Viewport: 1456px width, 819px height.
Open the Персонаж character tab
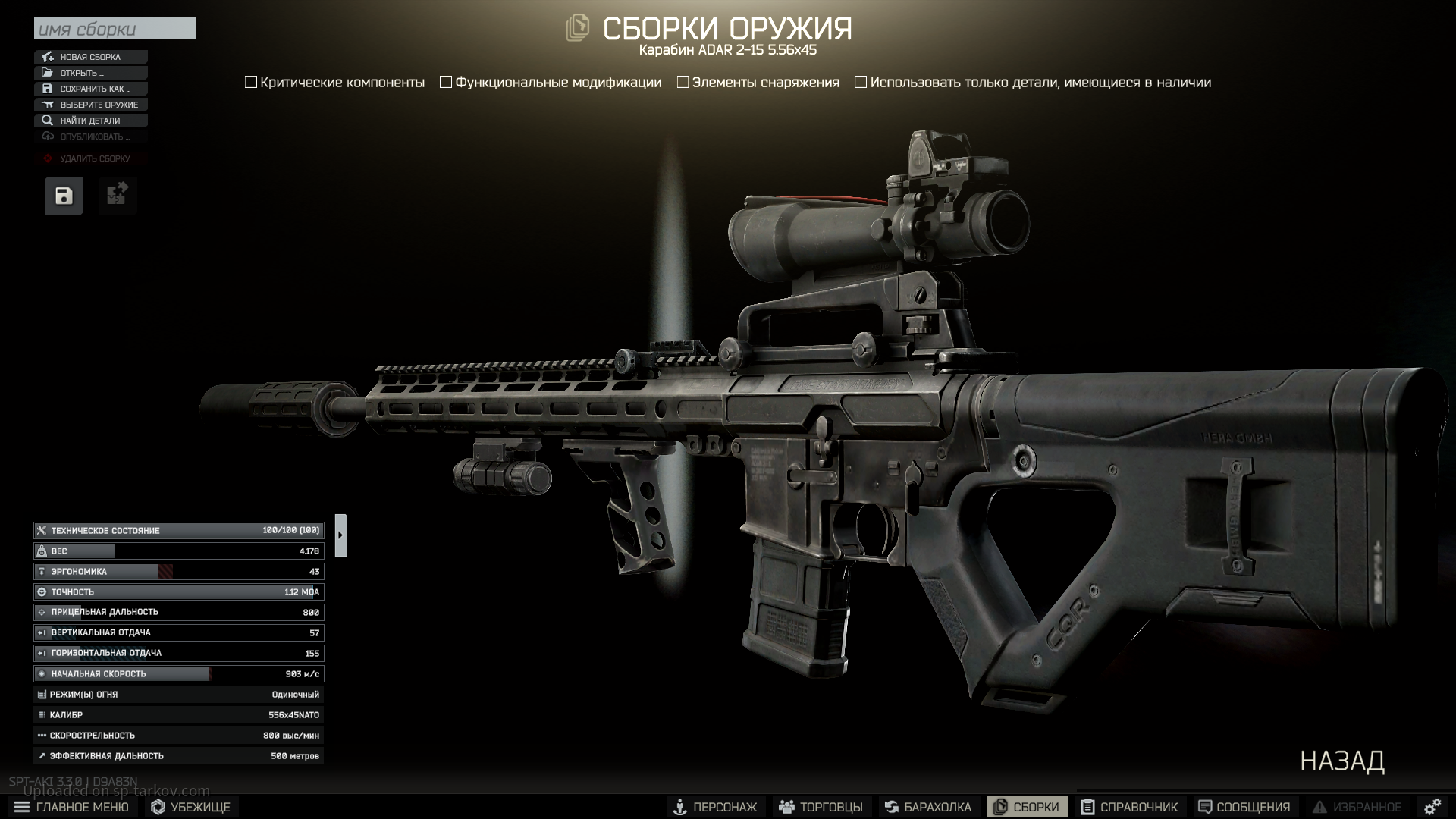tap(715, 807)
